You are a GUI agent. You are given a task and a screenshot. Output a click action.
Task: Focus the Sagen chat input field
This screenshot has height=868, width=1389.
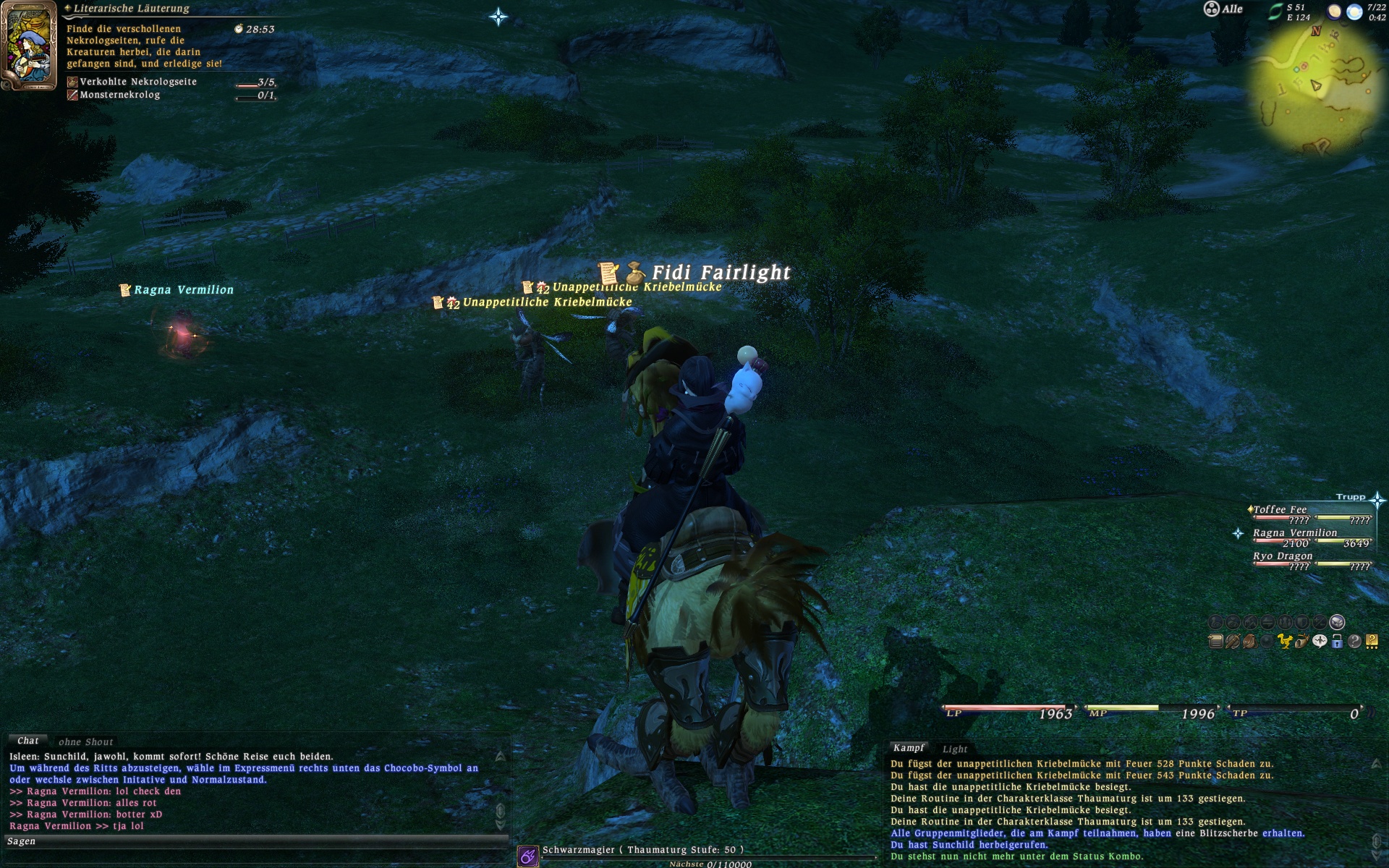point(253,841)
